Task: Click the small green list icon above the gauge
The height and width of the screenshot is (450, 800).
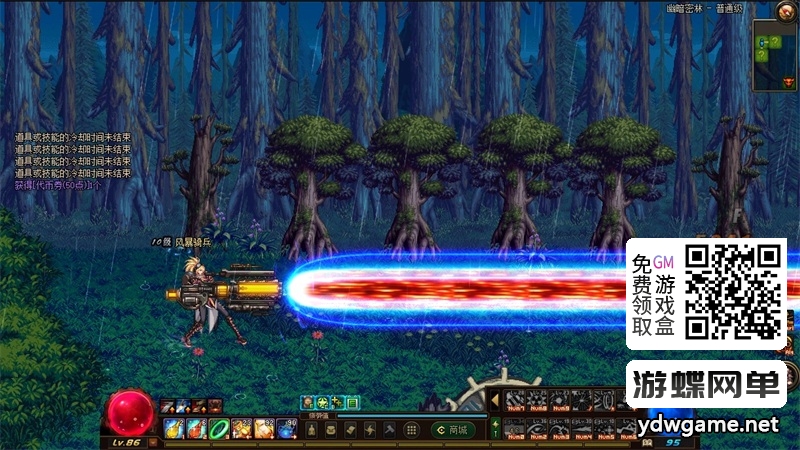Action: point(352,402)
